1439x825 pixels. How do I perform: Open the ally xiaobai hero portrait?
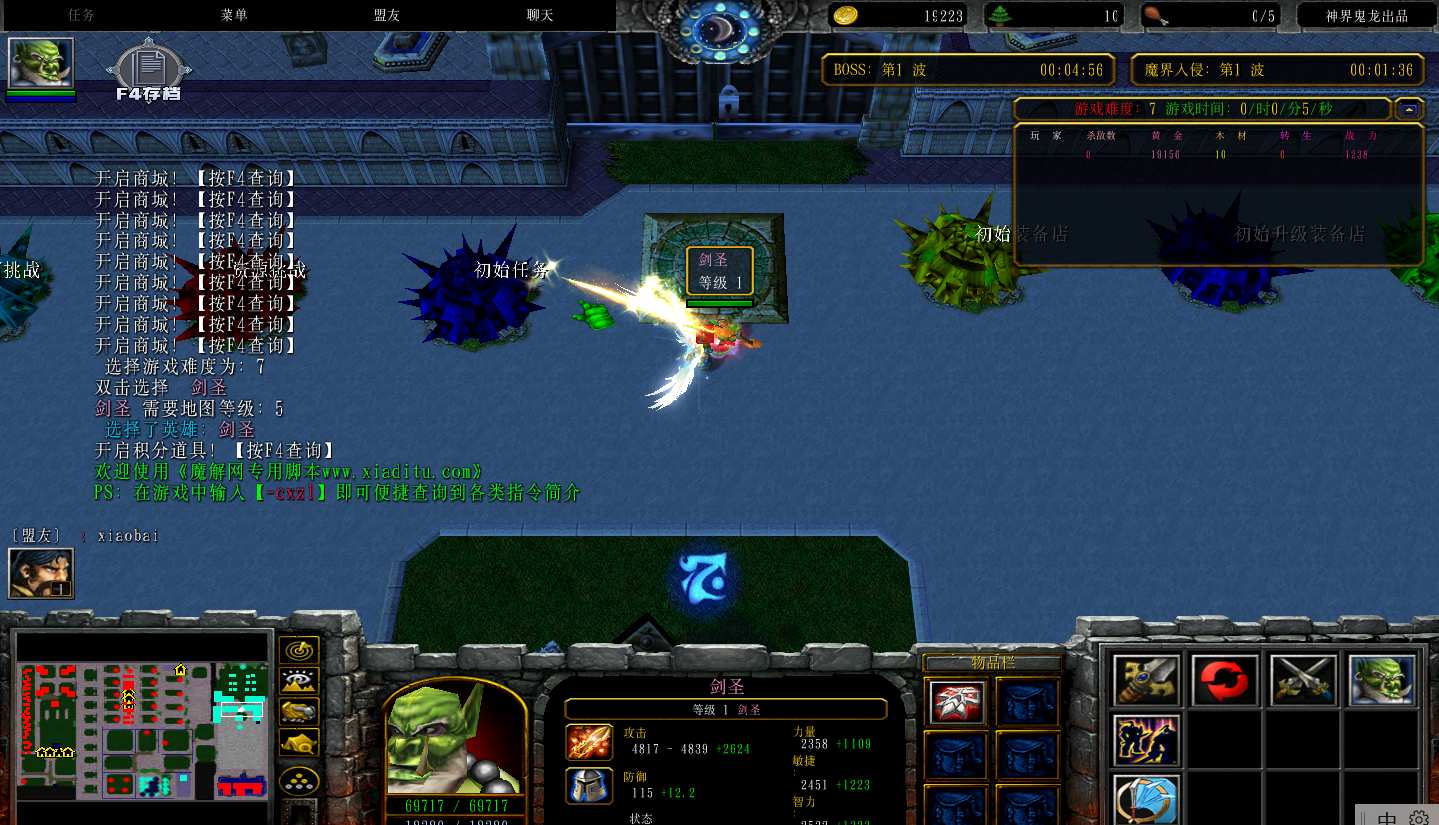click(41, 573)
